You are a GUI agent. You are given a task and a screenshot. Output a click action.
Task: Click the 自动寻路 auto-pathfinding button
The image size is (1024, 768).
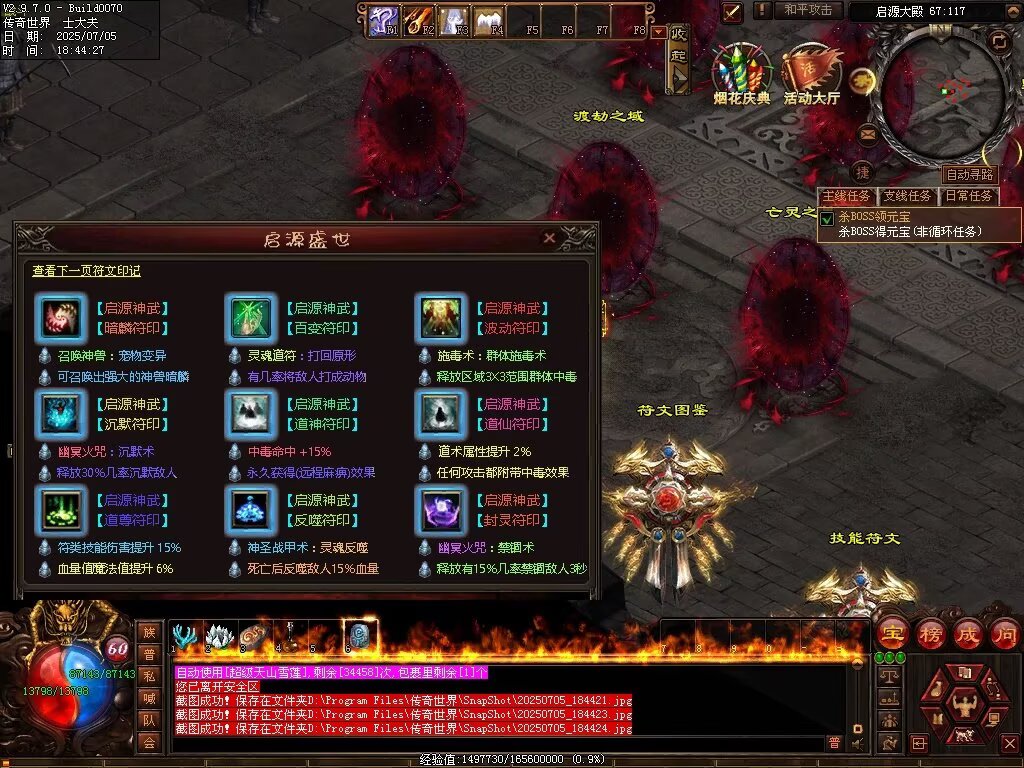point(970,175)
